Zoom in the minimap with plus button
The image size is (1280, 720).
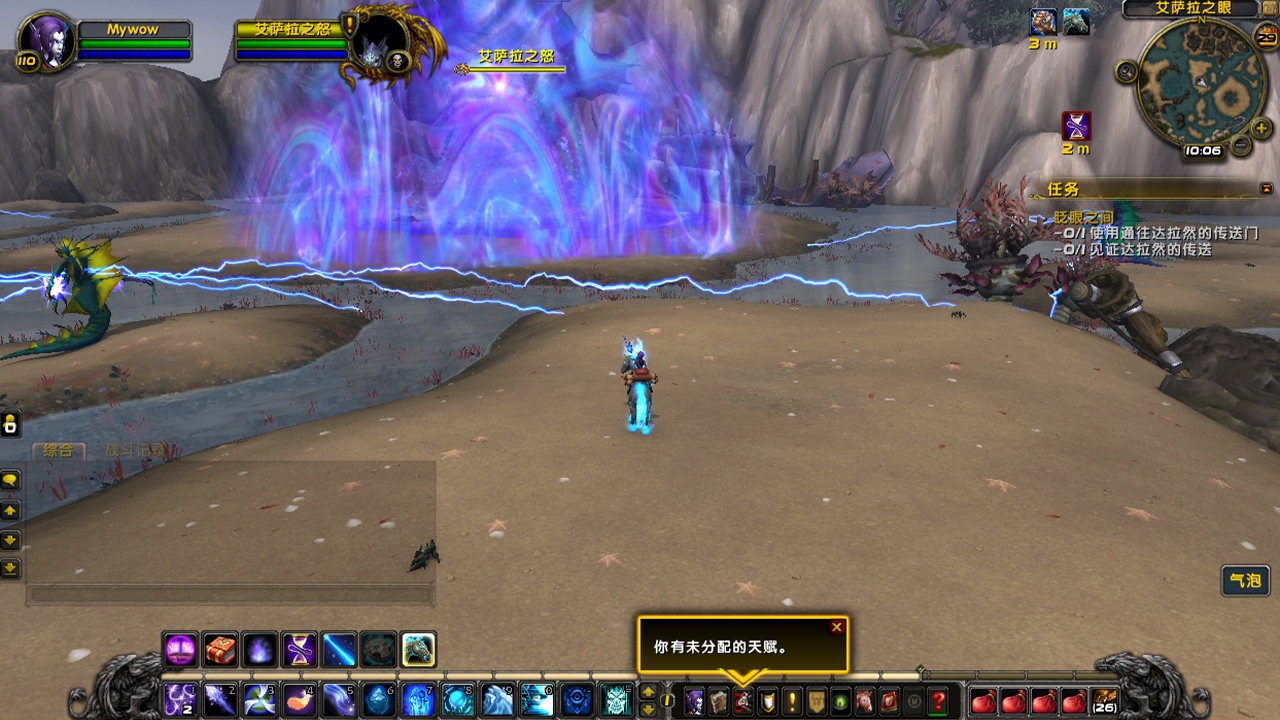1262,129
